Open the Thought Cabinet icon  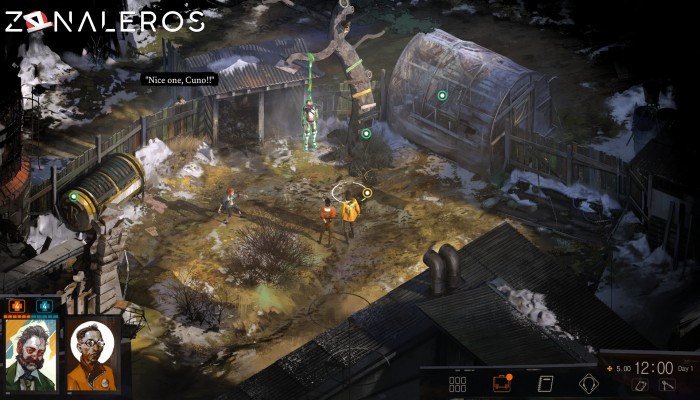click(x=589, y=383)
